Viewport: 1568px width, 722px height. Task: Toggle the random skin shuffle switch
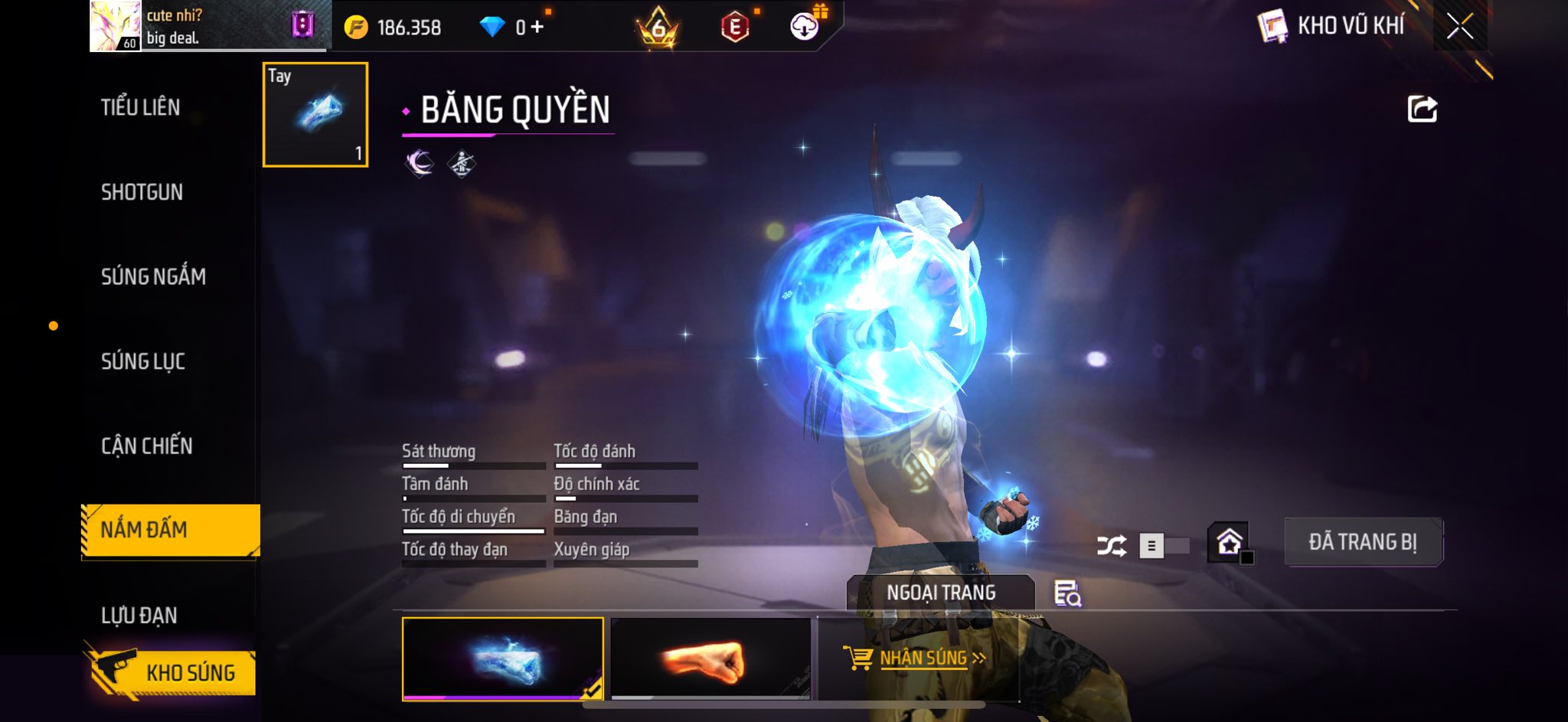(x=1164, y=546)
